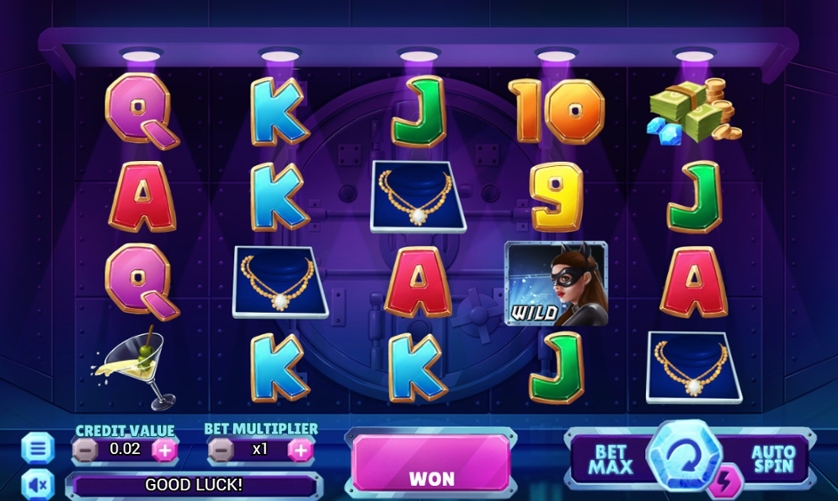Screen dimensions: 838x501
Task: Raise the bet multiplier
Action: click(x=299, y=450)
